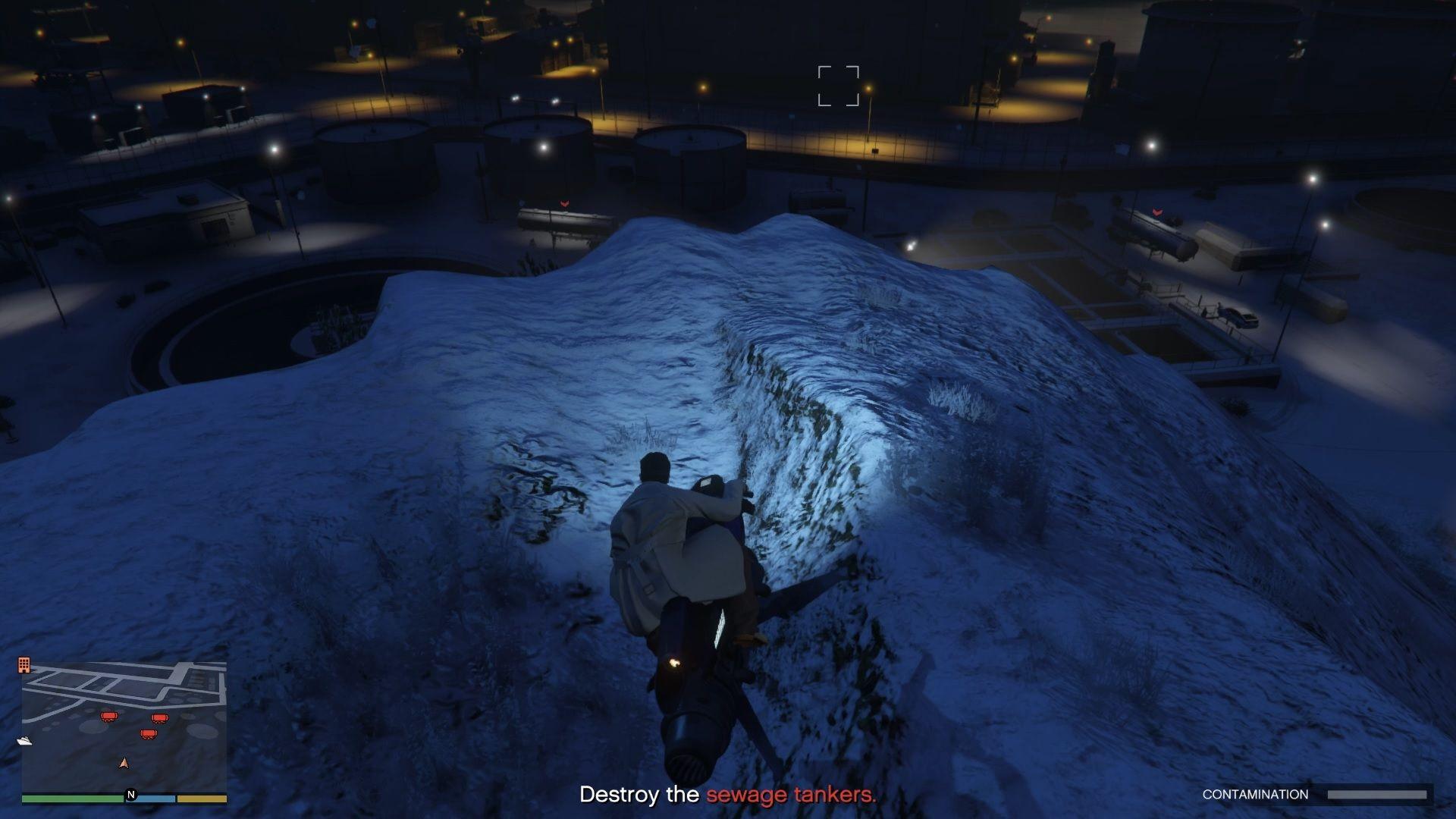Select the bottom red tanker blip on minimap
Viewport: 1456px width, 819px height.
coord(148,733)
